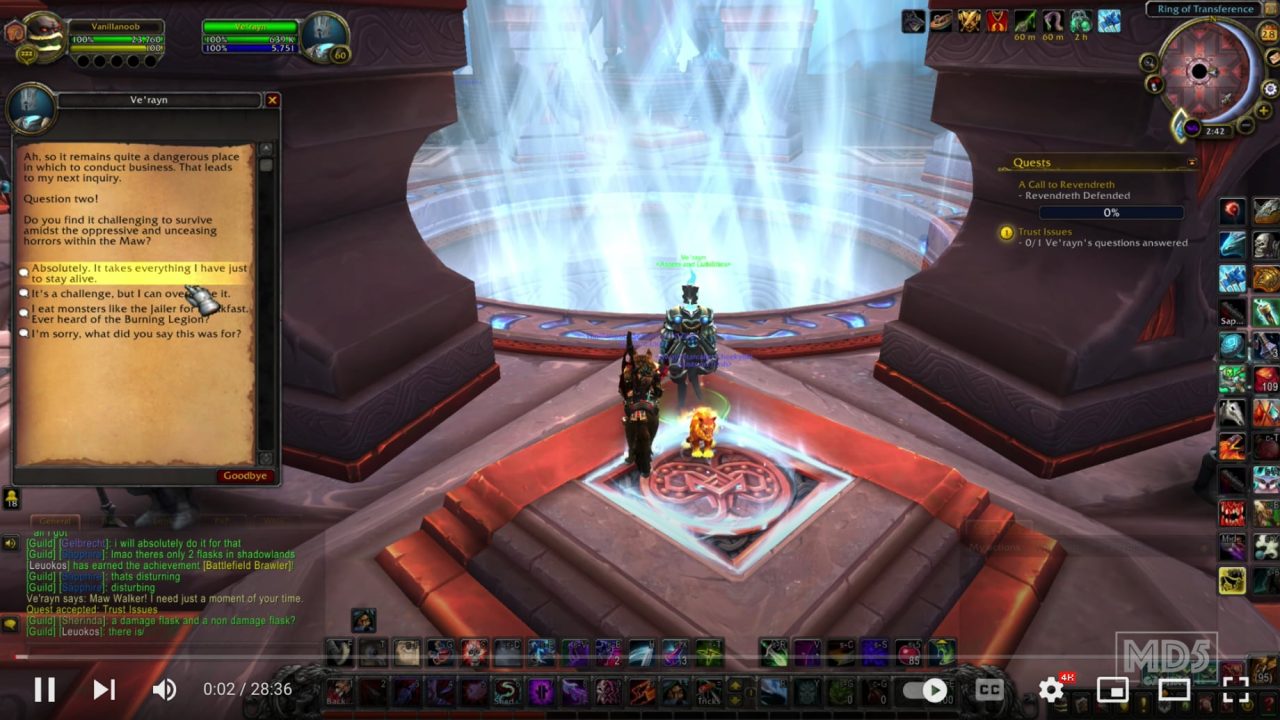Mute the video with the volume icon
The height and width of the screenshot is (720, 1280).
click(165, 690)
